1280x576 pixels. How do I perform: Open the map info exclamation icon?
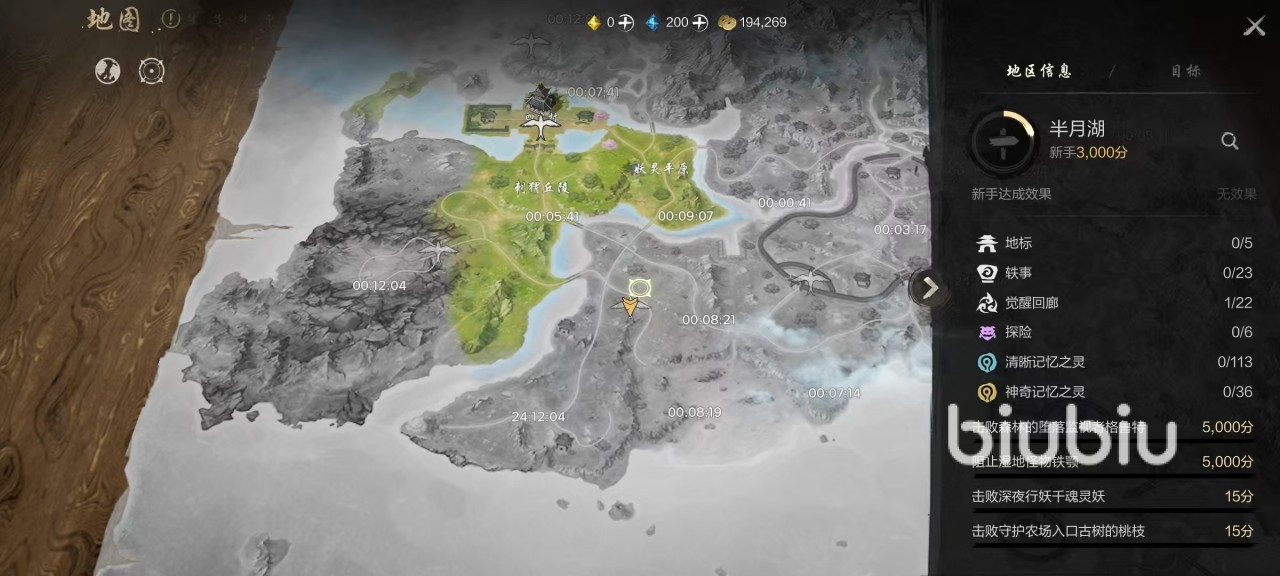pos(170,19)
